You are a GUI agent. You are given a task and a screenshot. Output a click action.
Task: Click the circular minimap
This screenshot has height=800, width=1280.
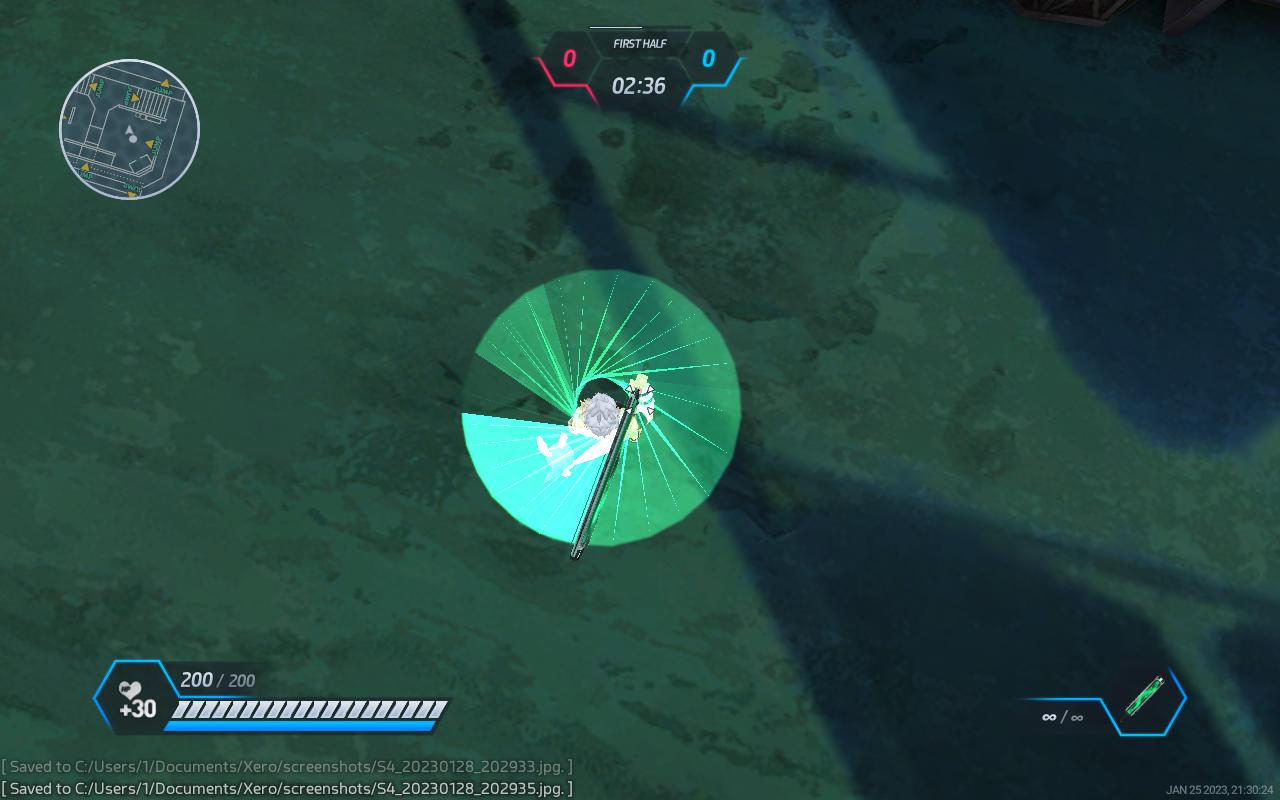coord(129,129)
